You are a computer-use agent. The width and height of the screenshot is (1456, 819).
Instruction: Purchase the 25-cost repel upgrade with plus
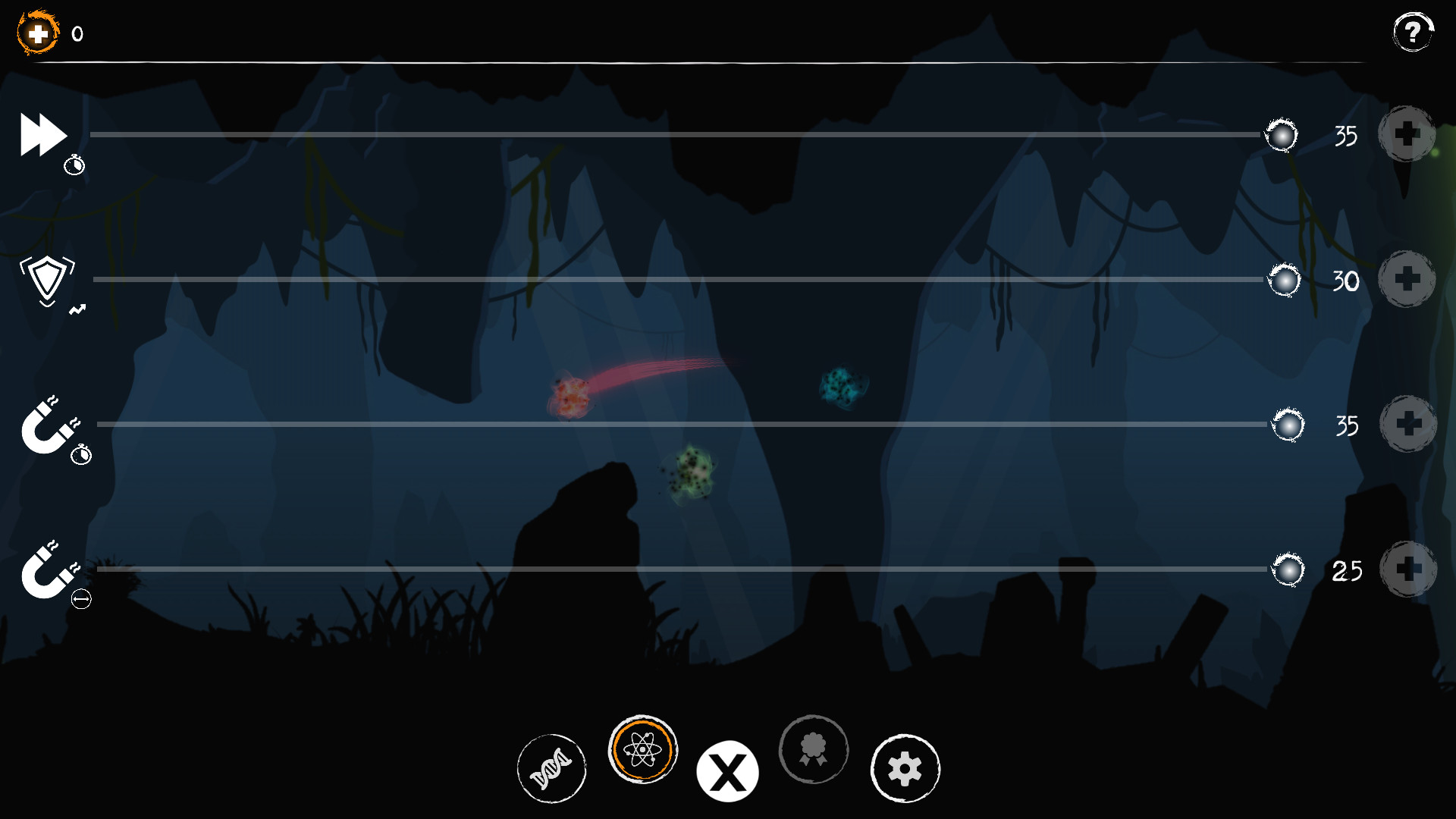(1407, 570)
